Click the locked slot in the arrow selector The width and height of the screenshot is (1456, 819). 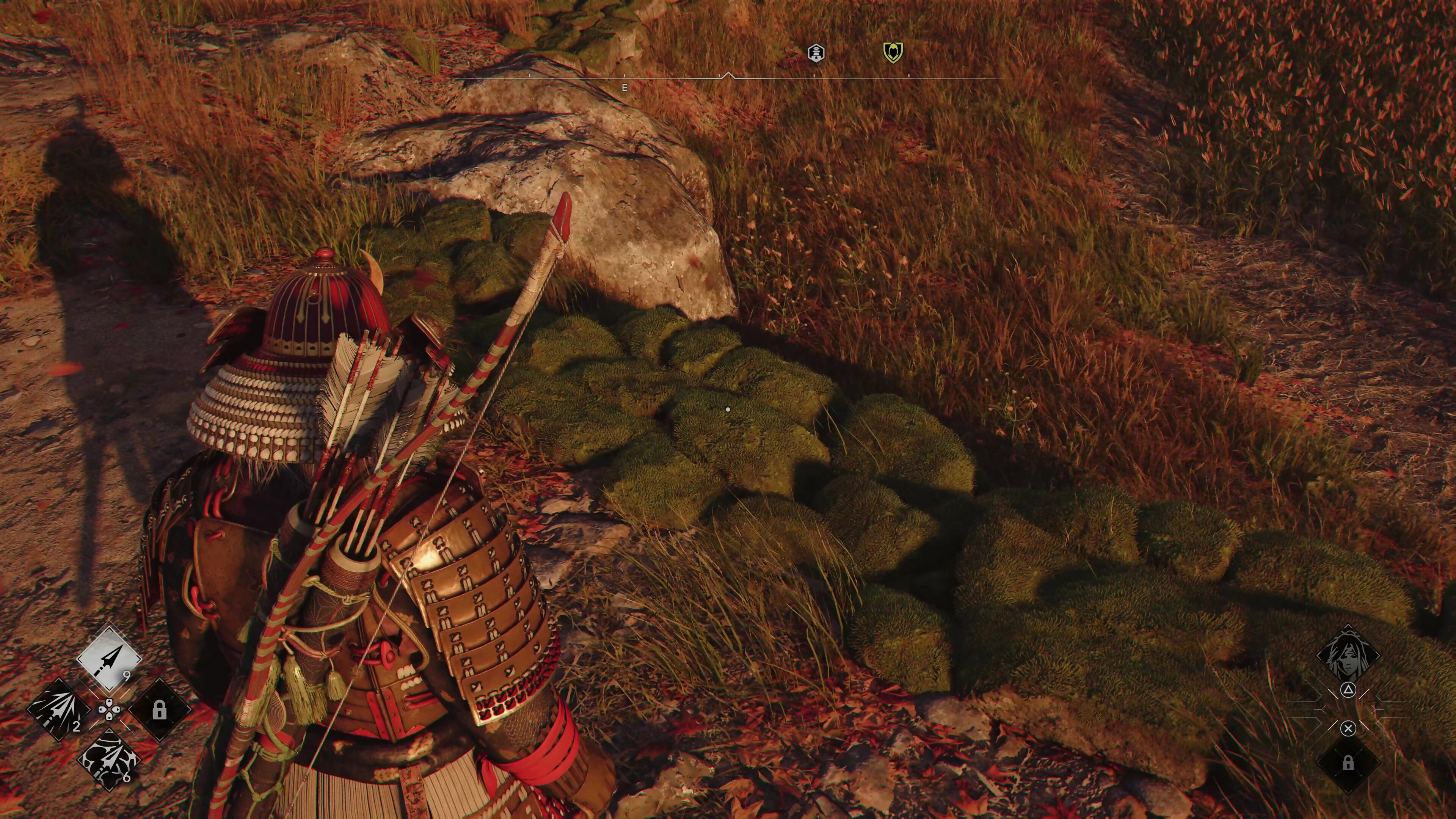159,709
